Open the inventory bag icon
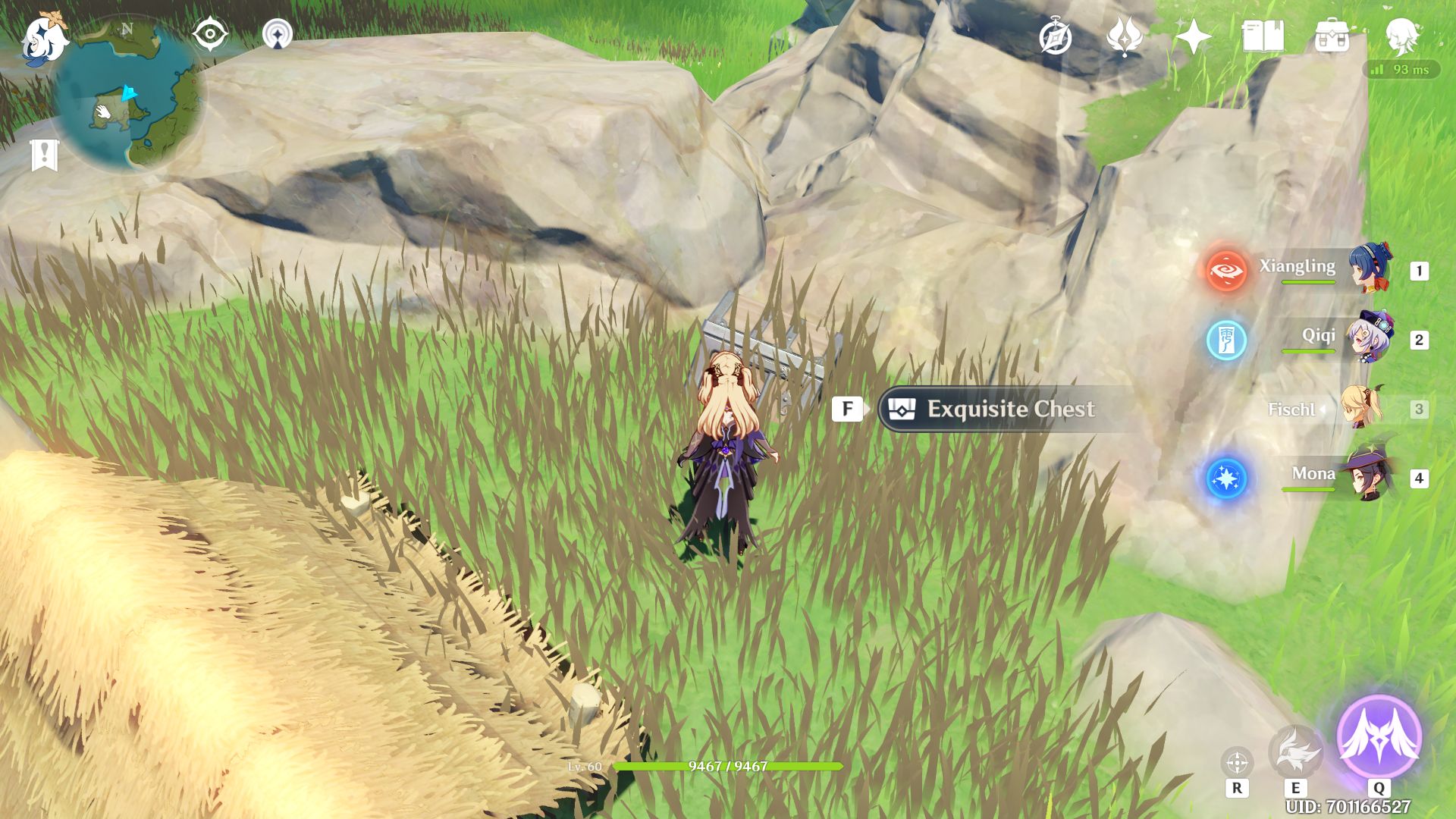Image resolution: width=1456 pixels, height=819 pixels. (x=1332, y=36)
